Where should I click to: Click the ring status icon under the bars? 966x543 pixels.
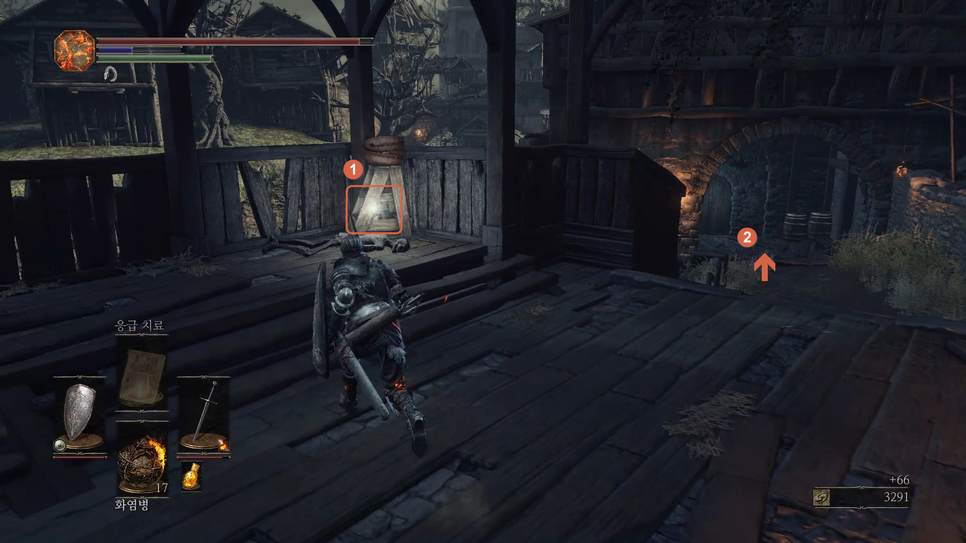110,74
